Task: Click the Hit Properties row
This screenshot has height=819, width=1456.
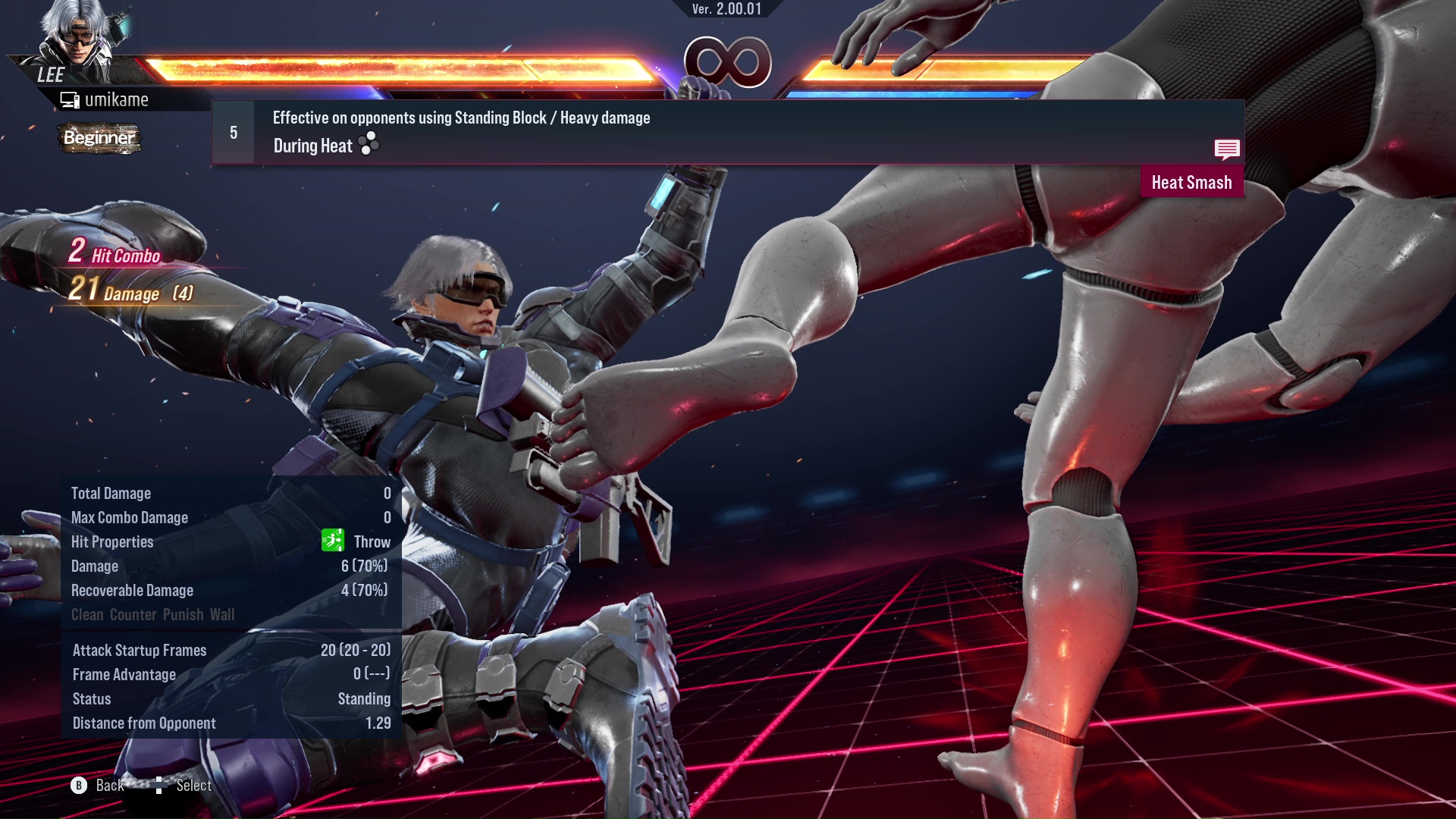Action: 112,541
